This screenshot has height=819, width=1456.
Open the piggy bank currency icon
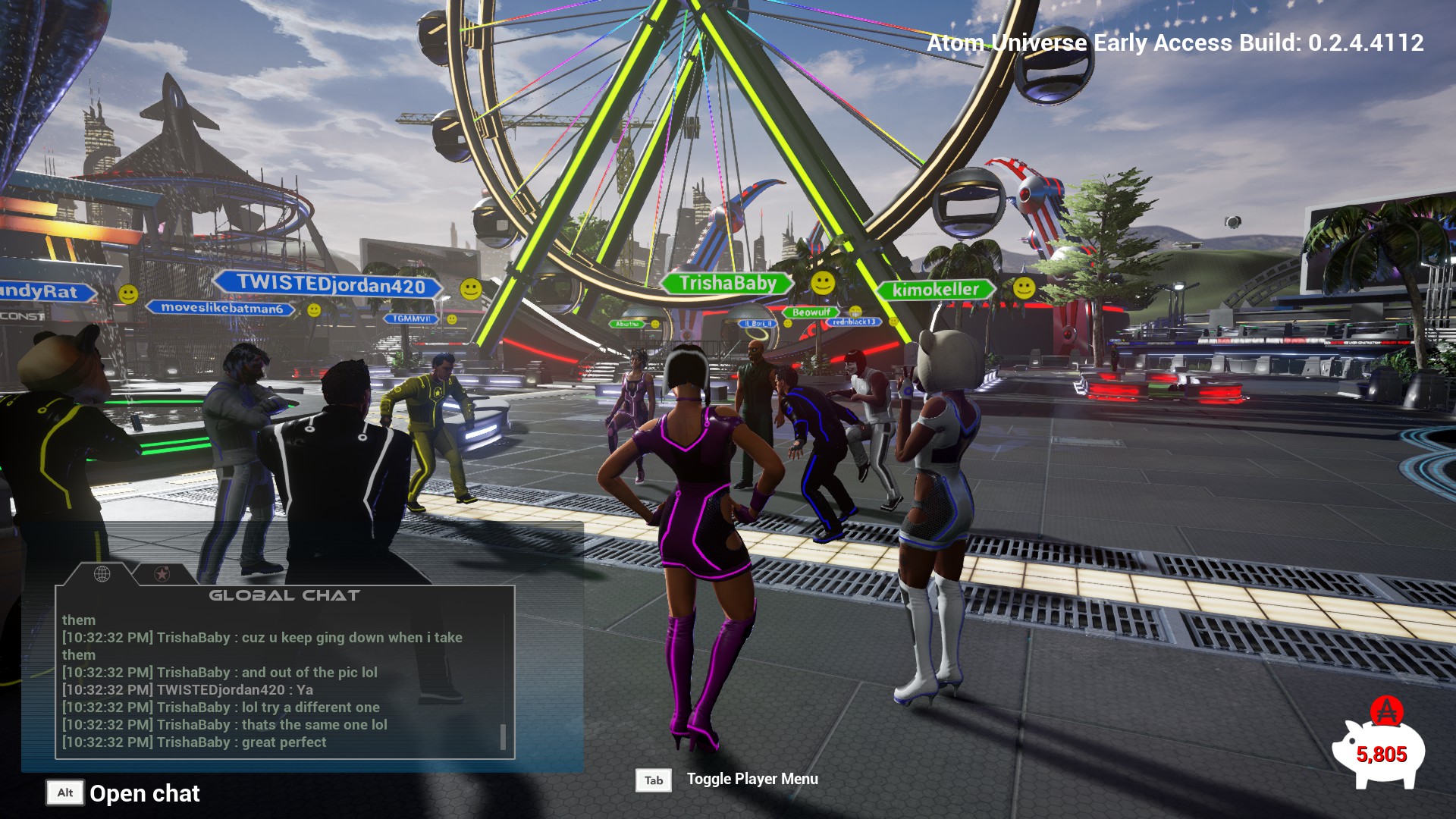(1379, 748)
